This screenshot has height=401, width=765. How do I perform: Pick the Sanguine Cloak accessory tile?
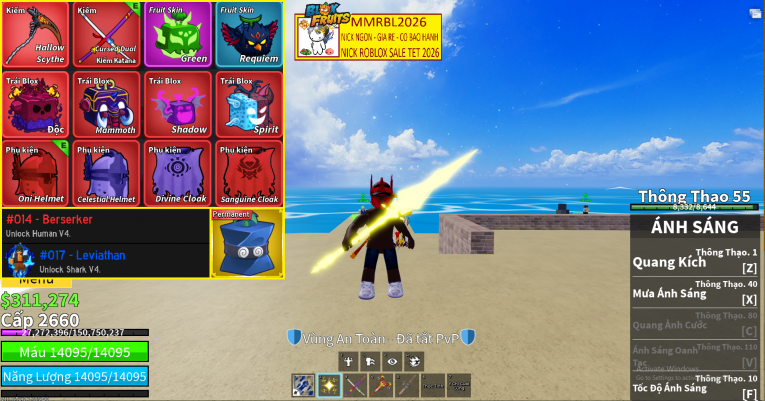pyautogui.click(x=248, y=173)
